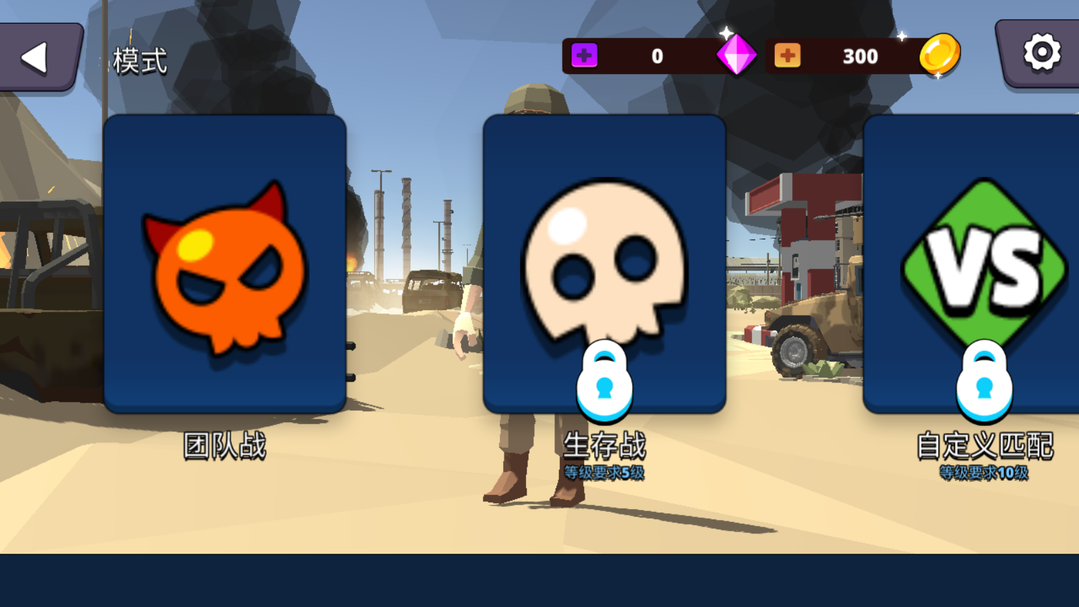Open settings with the gear icon

[x=1040, y=53]
